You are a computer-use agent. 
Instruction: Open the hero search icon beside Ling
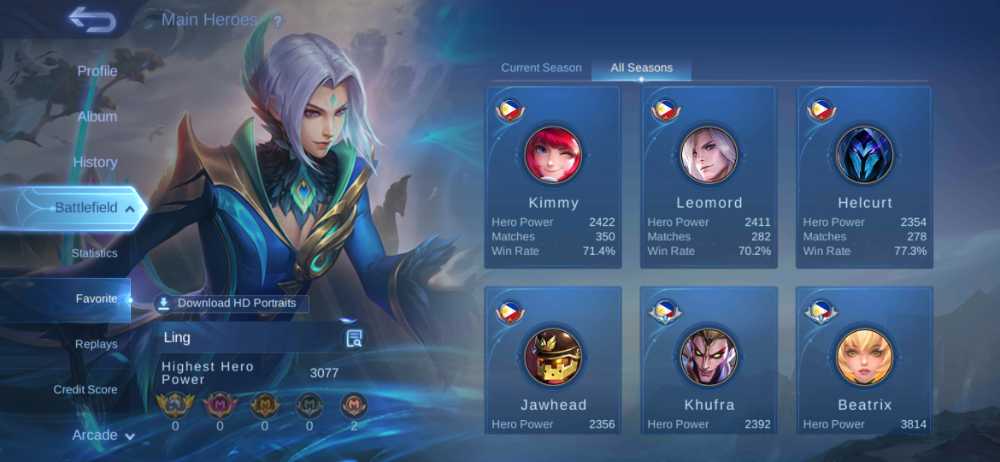(x=354, y=338)
